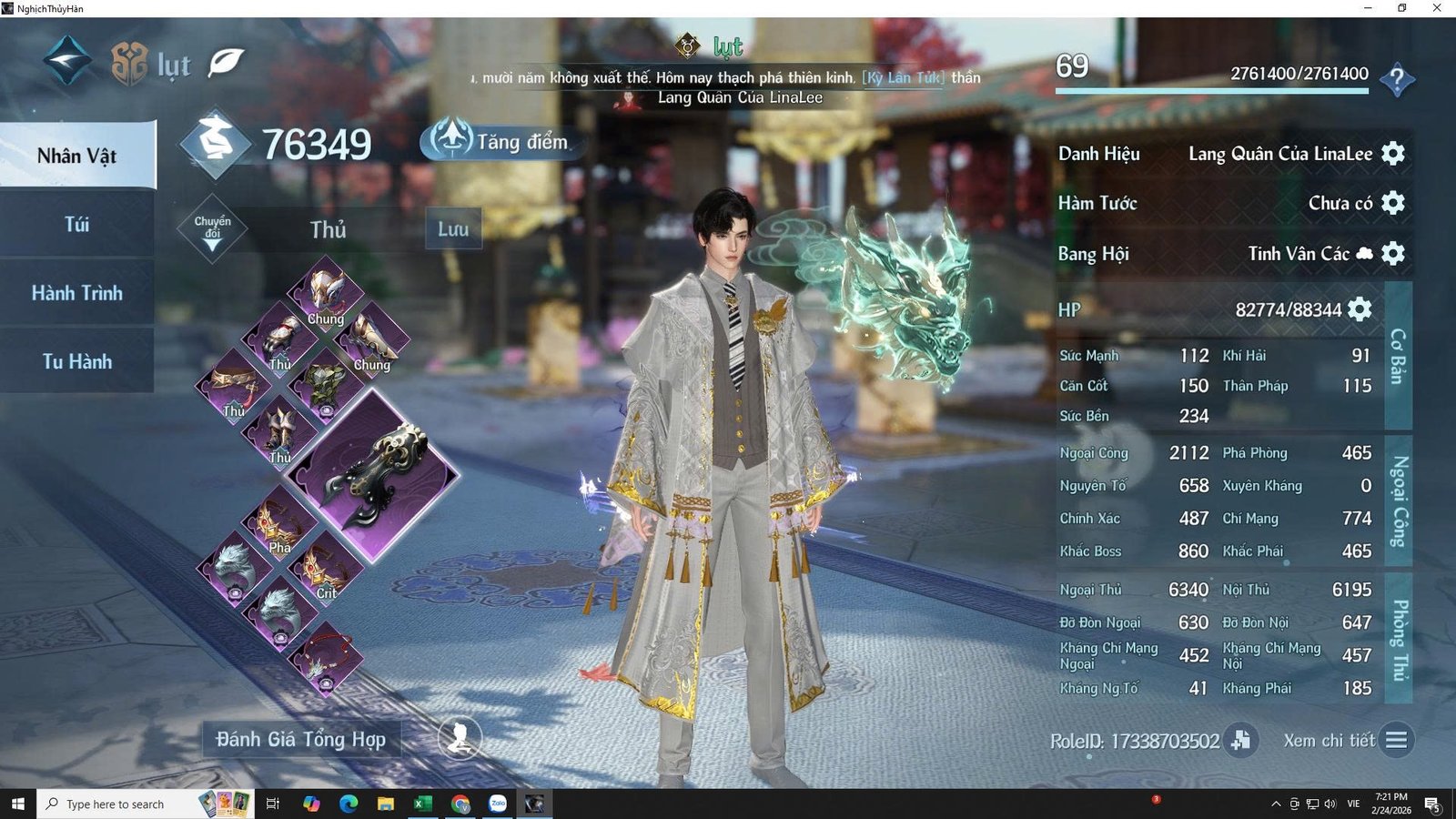The height and width of the screenshot is (819, 1456).
Task: Open the Bang Hội settings gear
Action: pos(1392,253)
